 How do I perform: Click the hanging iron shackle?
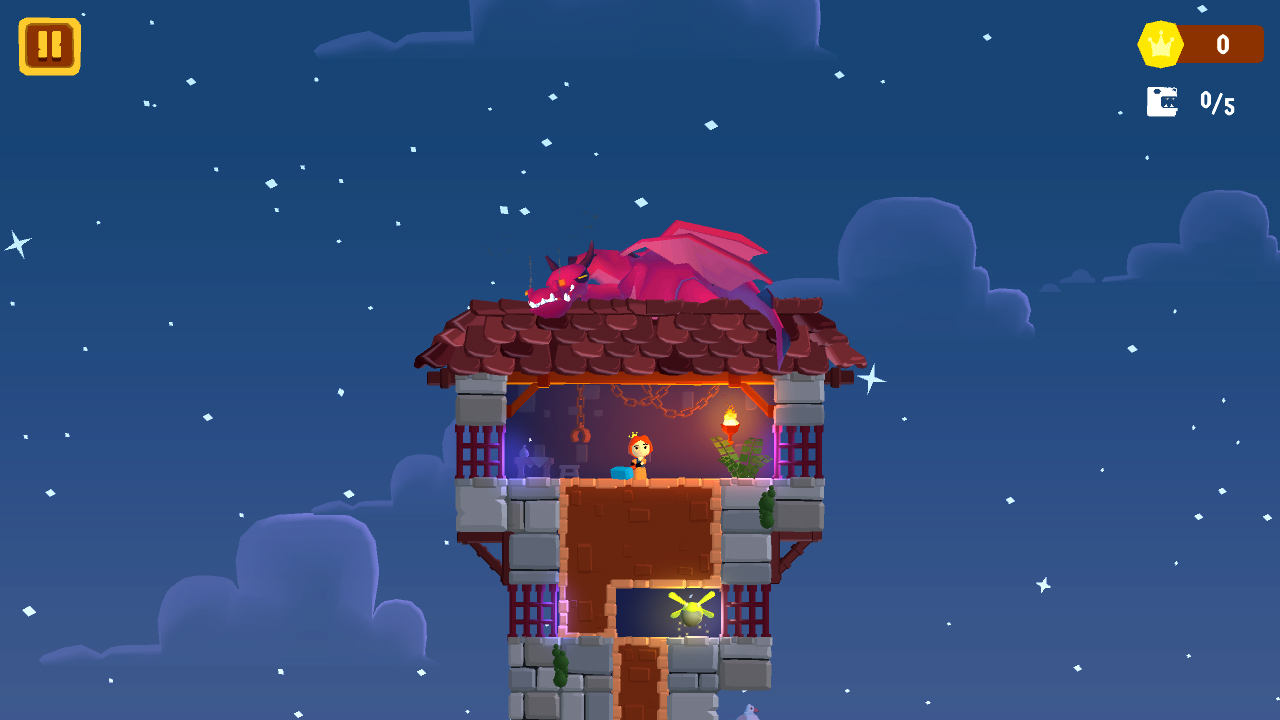tap(579, 433)
